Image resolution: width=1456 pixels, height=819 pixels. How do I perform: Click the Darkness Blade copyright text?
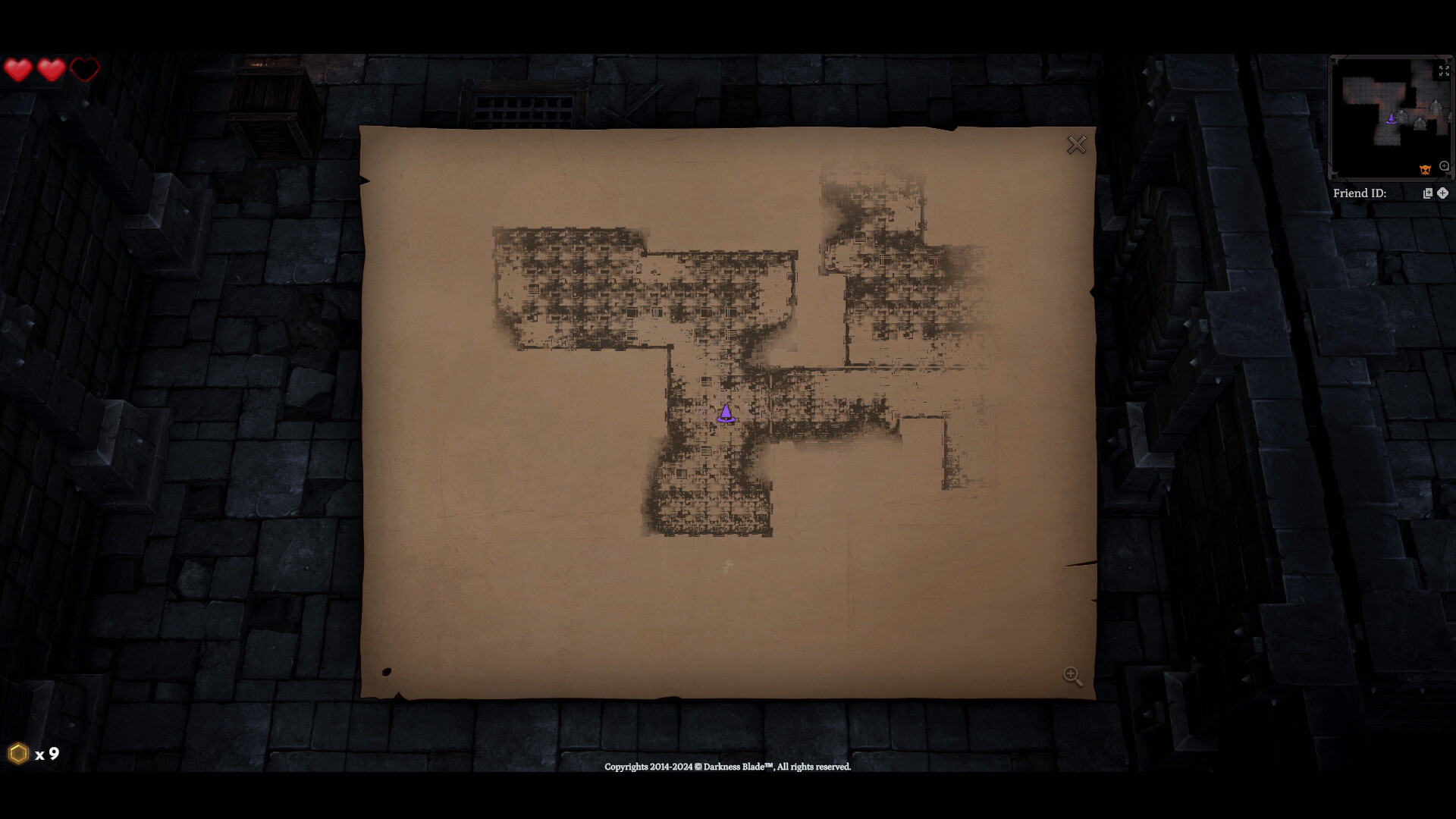click(x=726, y=767)
